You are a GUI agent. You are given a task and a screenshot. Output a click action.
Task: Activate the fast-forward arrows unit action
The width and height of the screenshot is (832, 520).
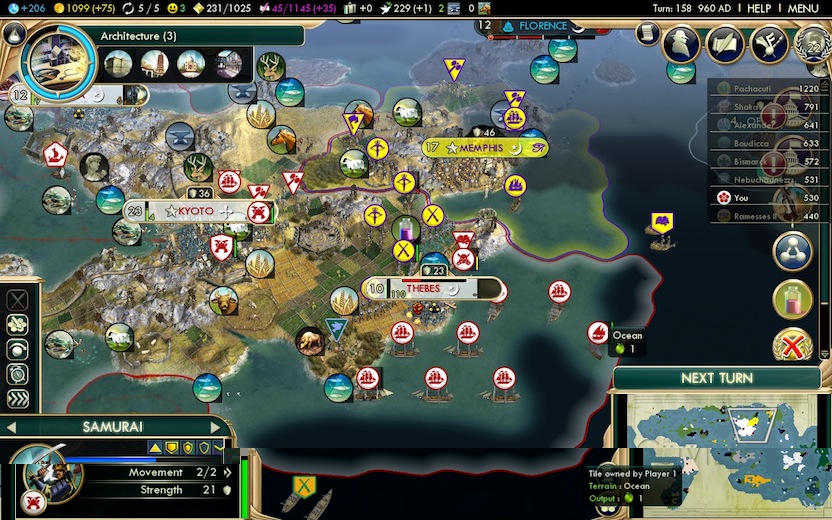coord(18,399)
